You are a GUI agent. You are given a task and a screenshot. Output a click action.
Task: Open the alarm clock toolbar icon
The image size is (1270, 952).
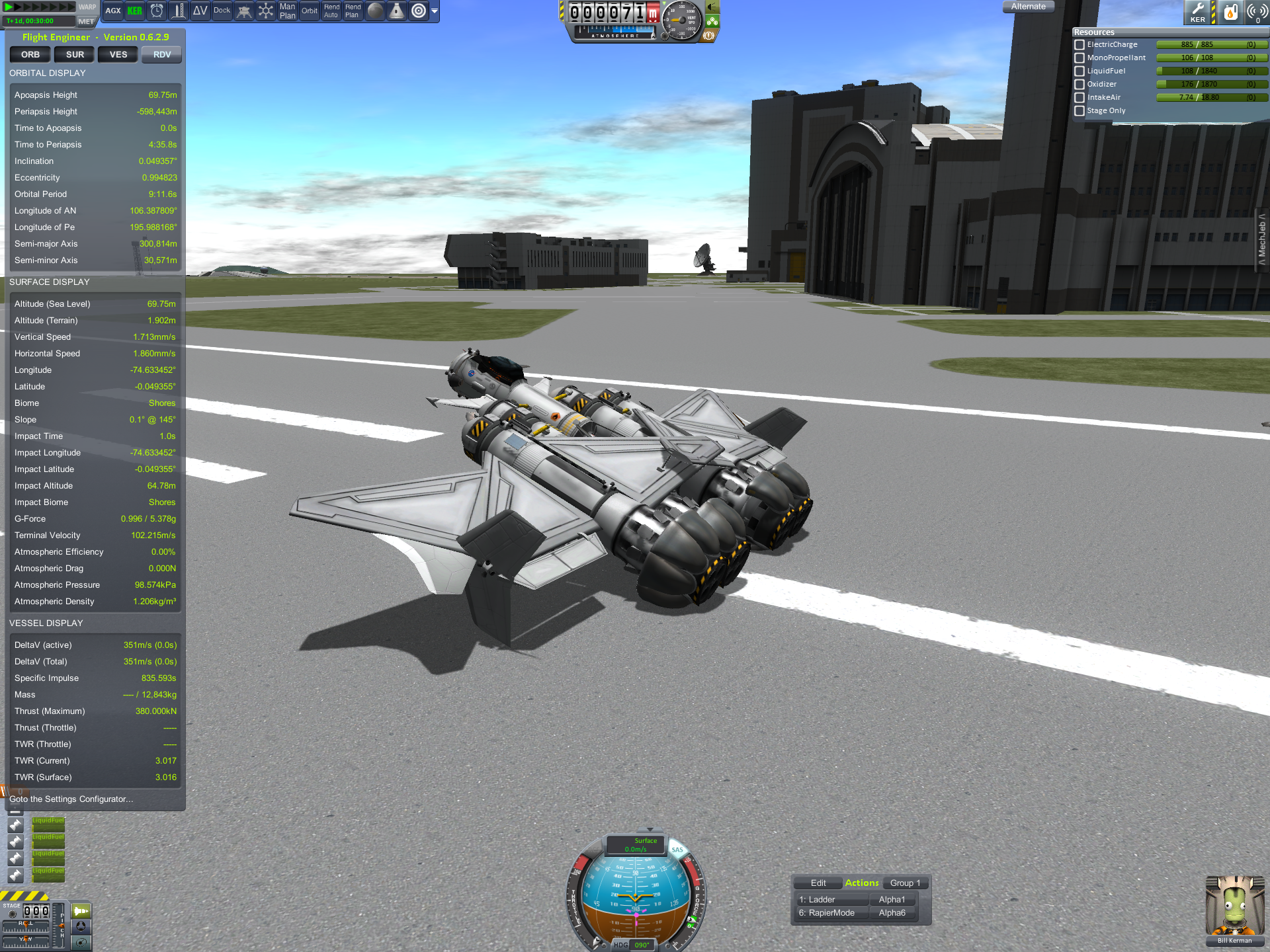point(157,11)
